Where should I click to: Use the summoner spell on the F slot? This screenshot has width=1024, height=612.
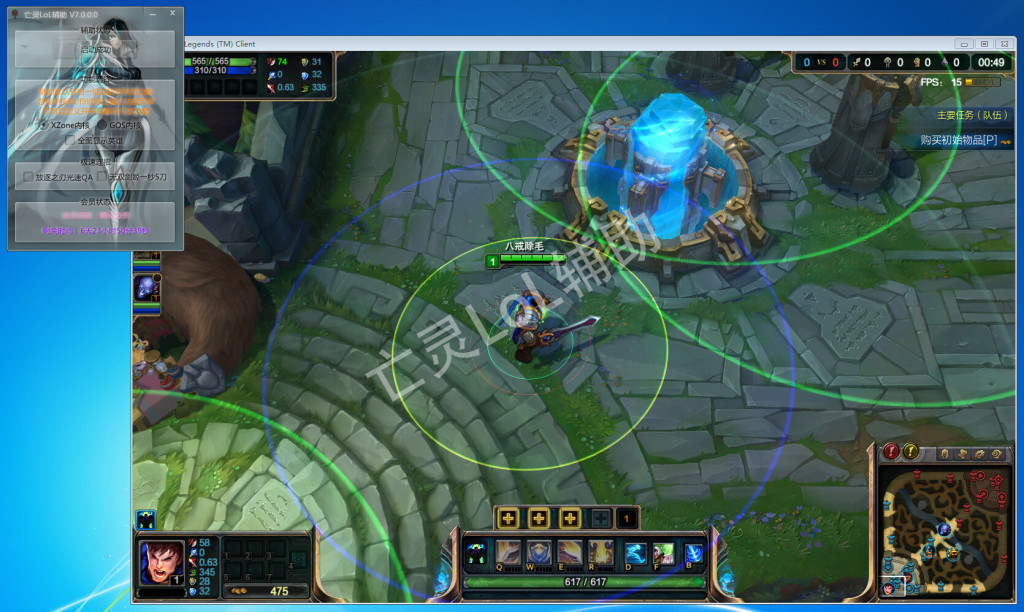click(x=664, y=552)
